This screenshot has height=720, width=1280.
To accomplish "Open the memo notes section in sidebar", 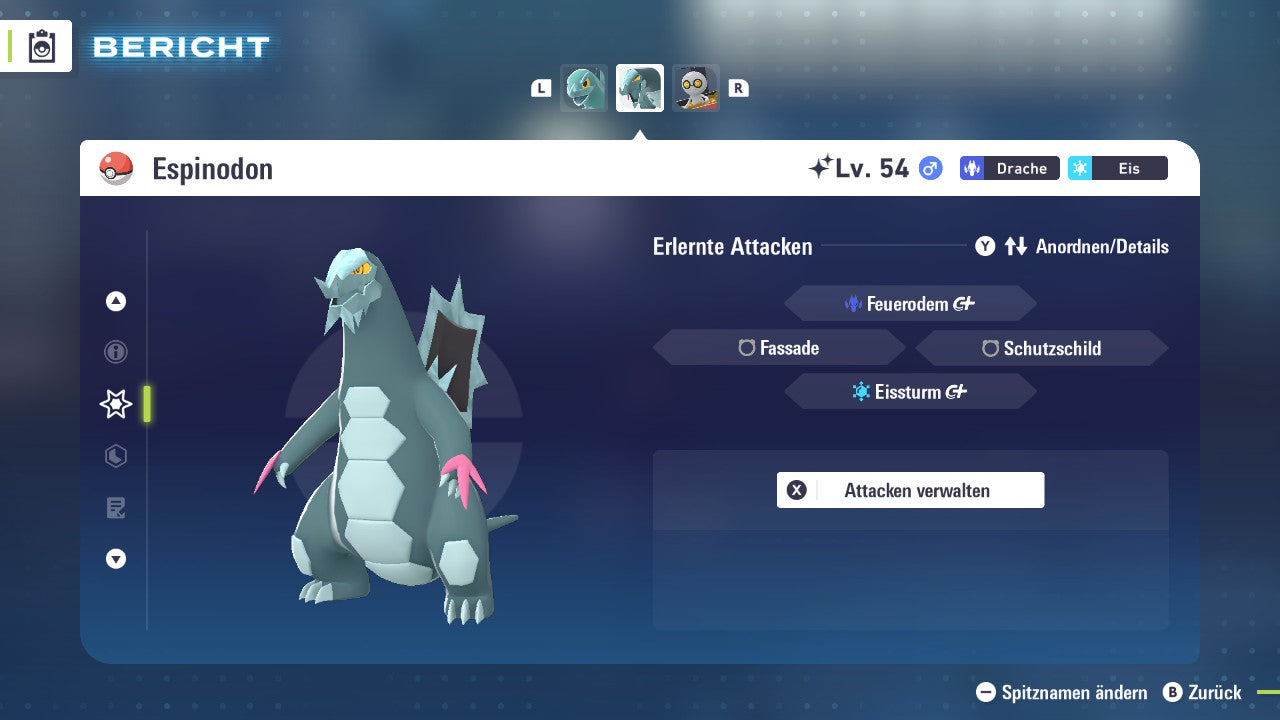I will (115, 508).
